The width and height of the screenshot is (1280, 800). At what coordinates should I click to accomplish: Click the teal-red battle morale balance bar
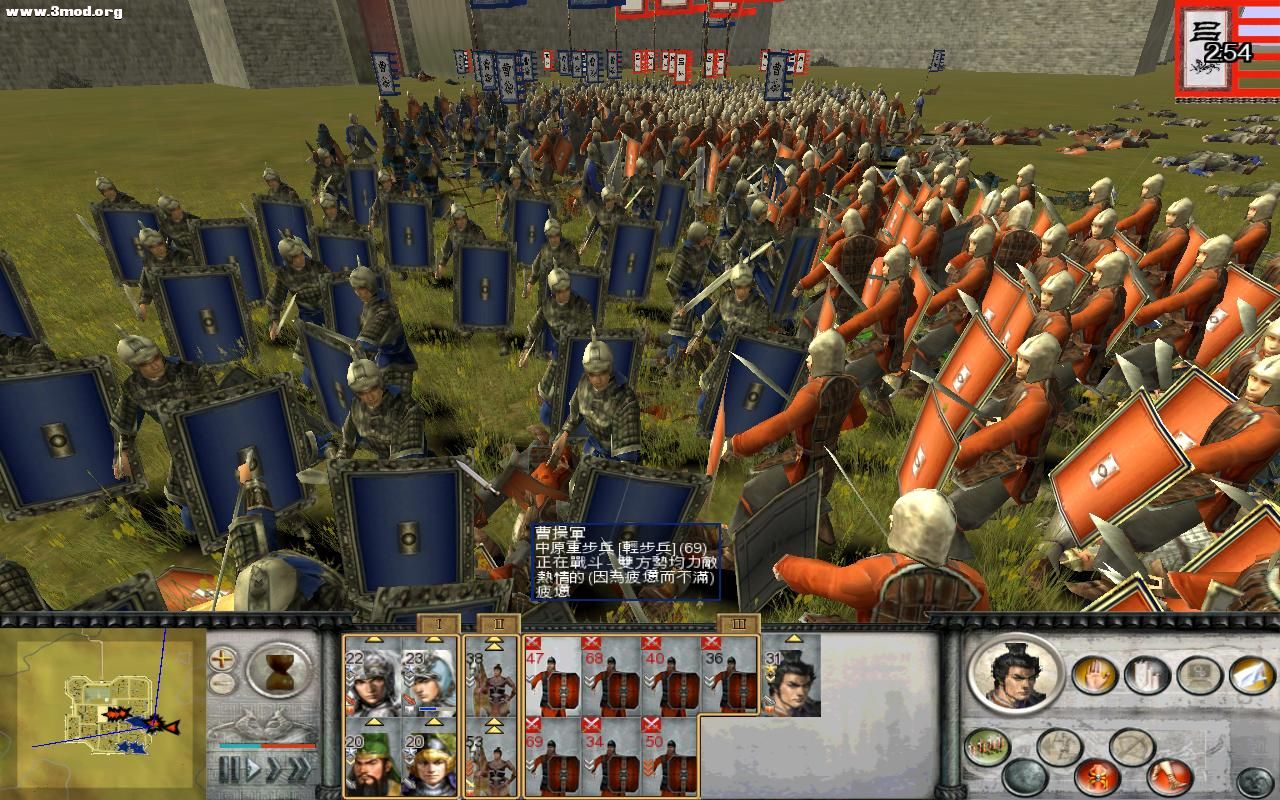click(x=265, y=745)
